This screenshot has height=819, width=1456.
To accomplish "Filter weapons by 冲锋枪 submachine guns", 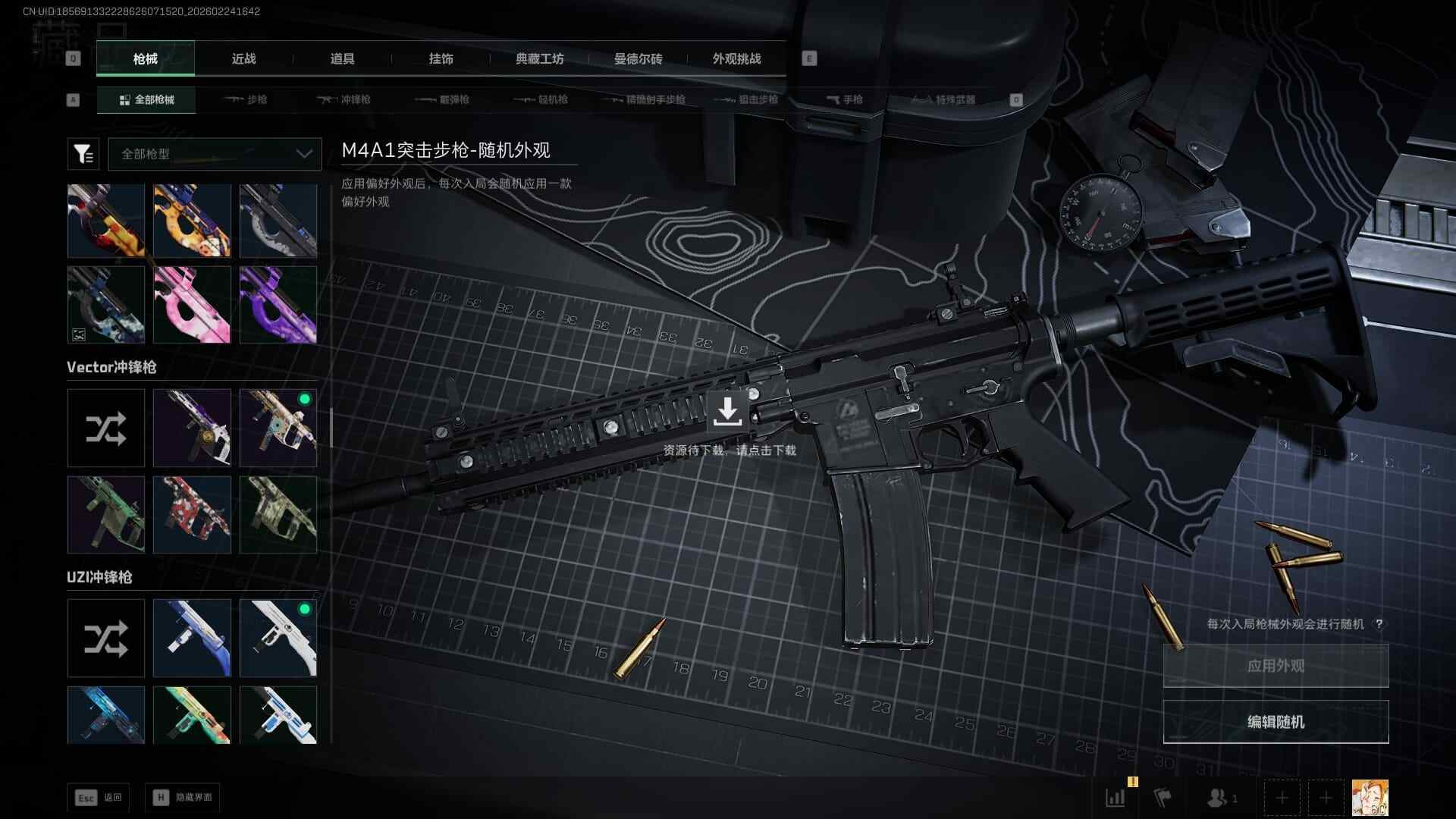I will tap(344, 99).
